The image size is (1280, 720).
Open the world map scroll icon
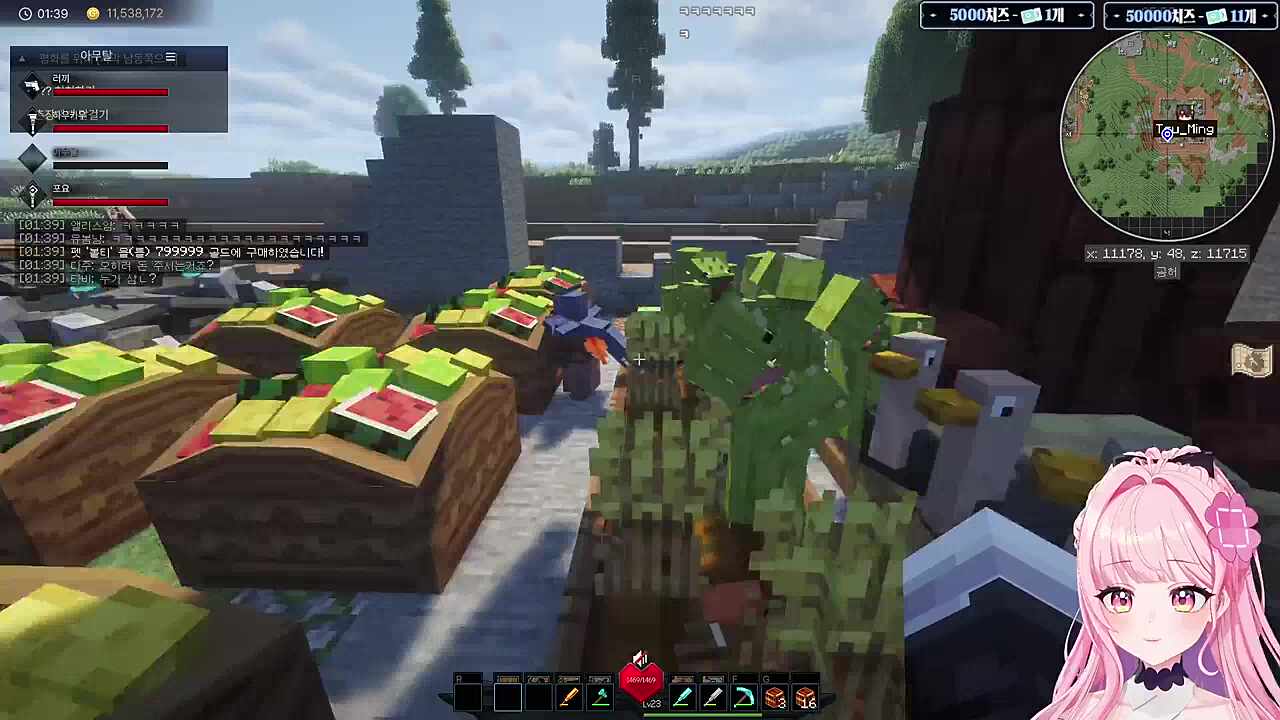tap(1251, 361)
